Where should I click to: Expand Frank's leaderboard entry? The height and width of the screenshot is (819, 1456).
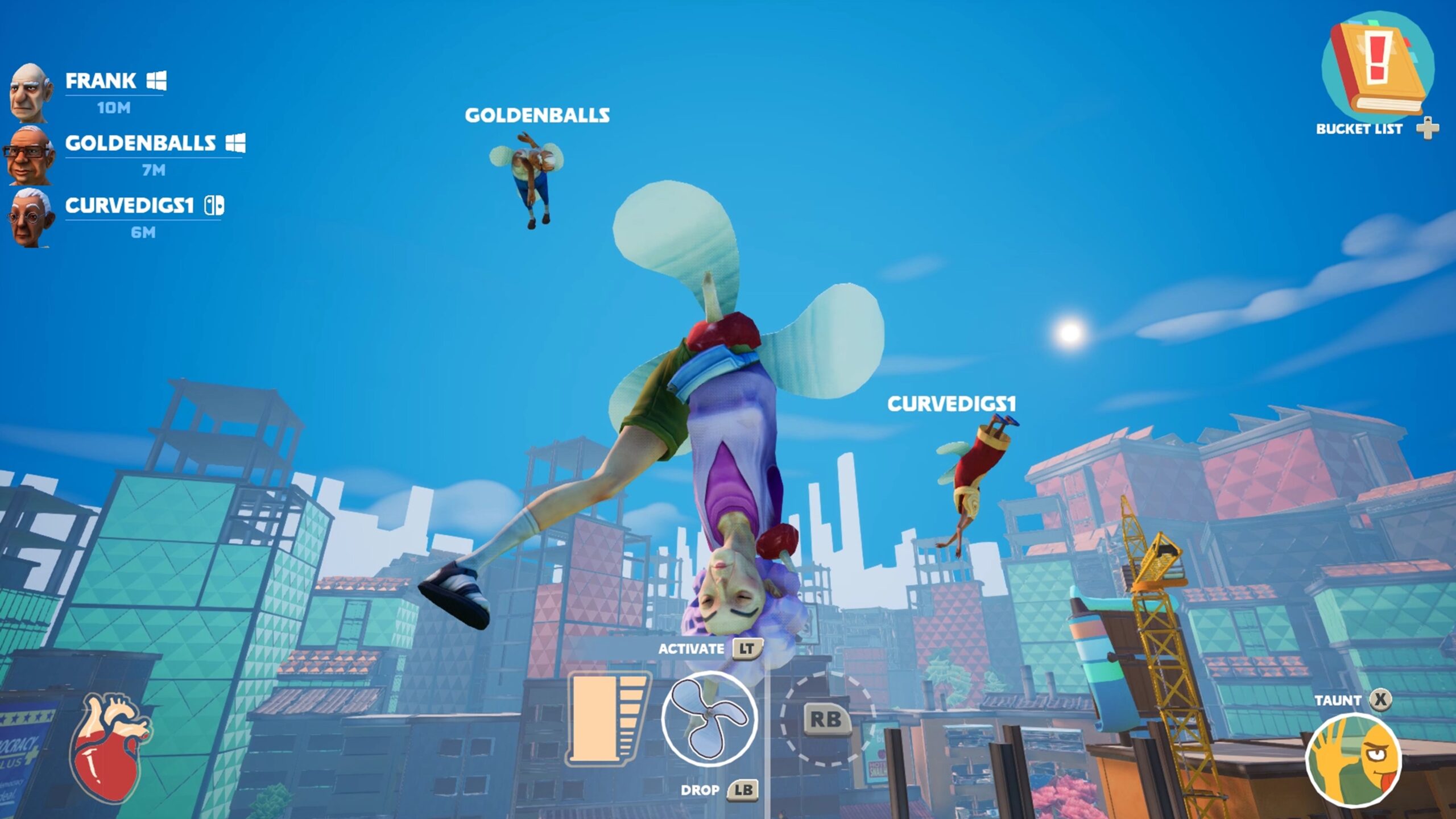click(x=101, y=82)
